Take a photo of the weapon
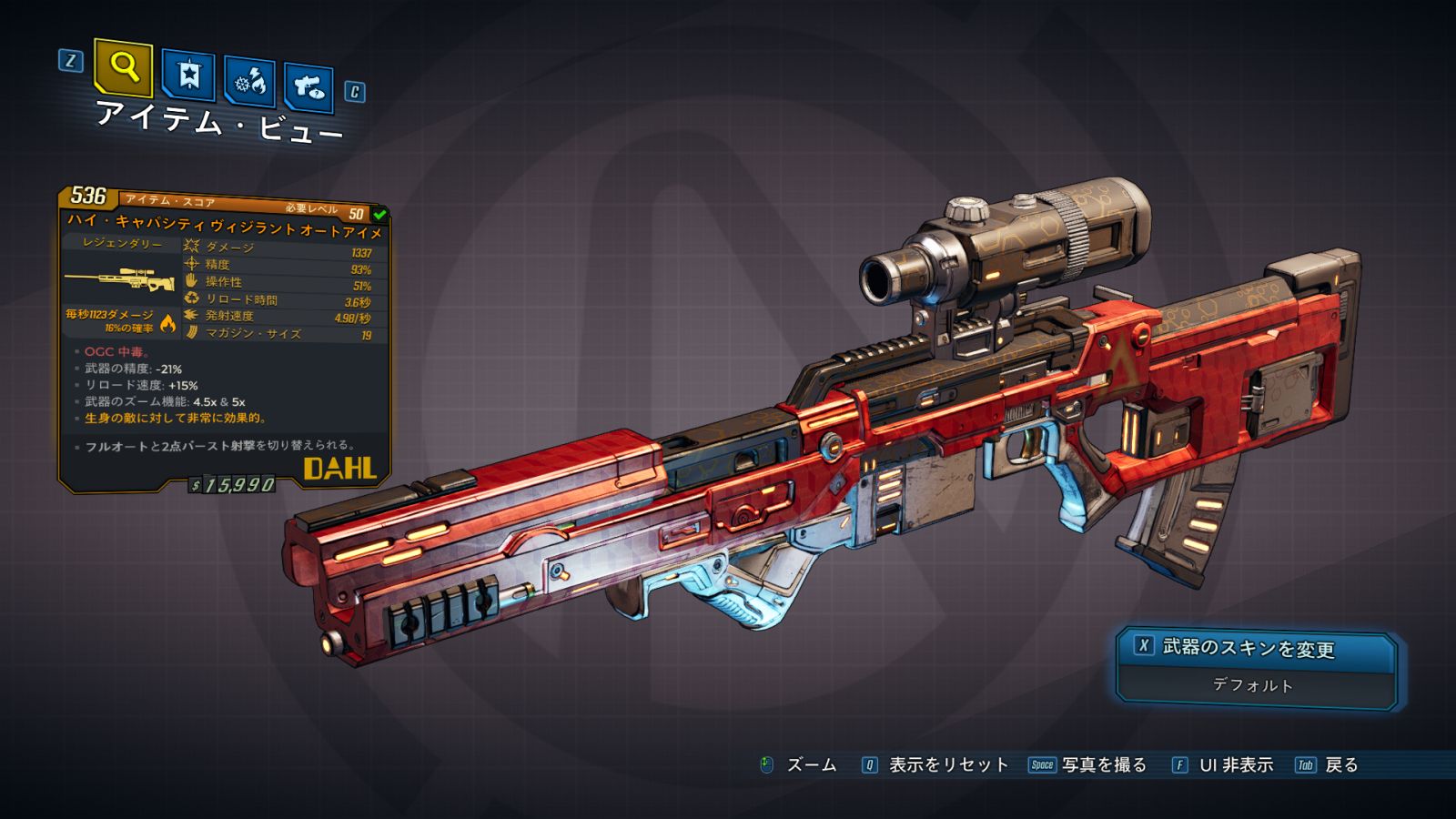Screen dimensions: 1456x819 point(1088,765)
